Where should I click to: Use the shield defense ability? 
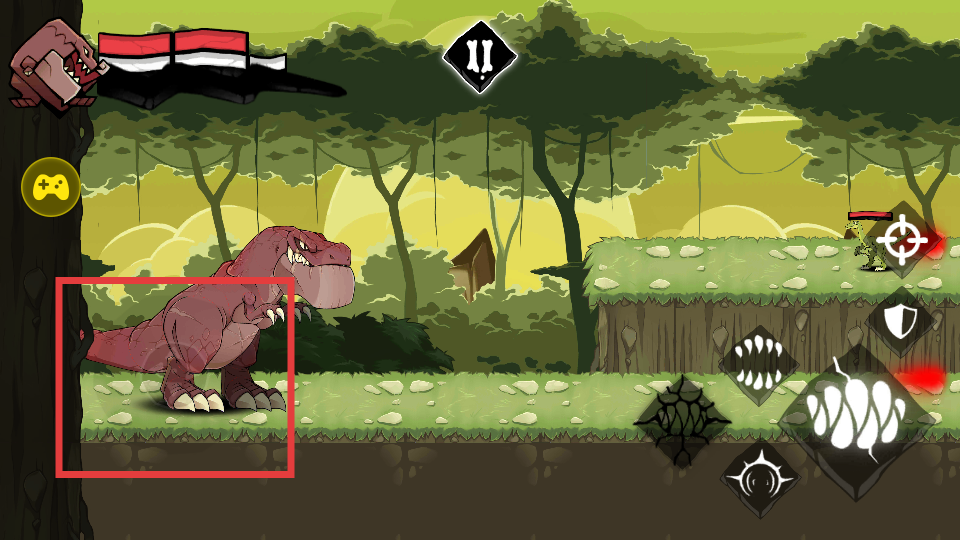[899, 321]
